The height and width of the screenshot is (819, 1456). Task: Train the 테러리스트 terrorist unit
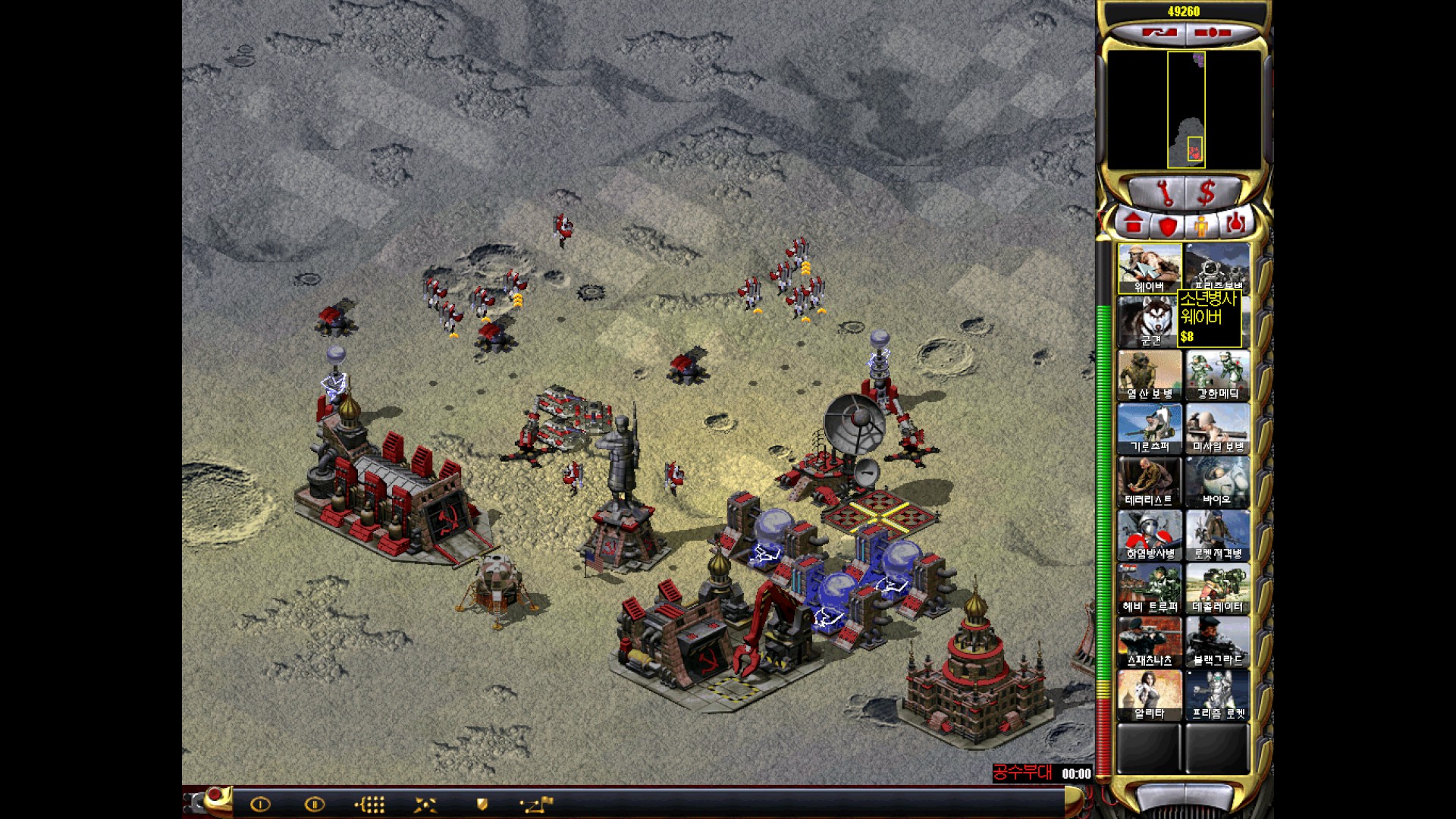[x=1149, y=482]
